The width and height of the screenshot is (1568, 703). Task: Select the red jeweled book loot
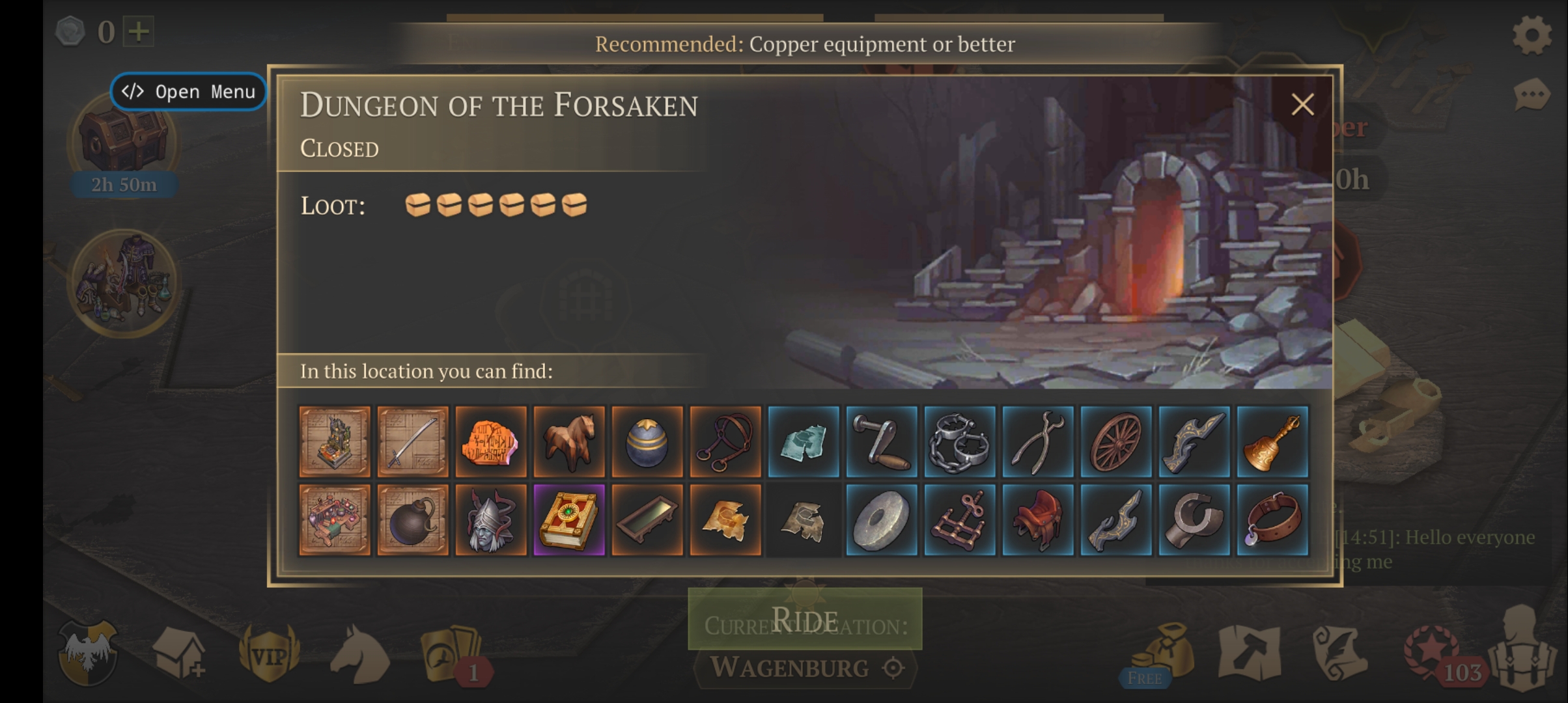click(569, 519)
